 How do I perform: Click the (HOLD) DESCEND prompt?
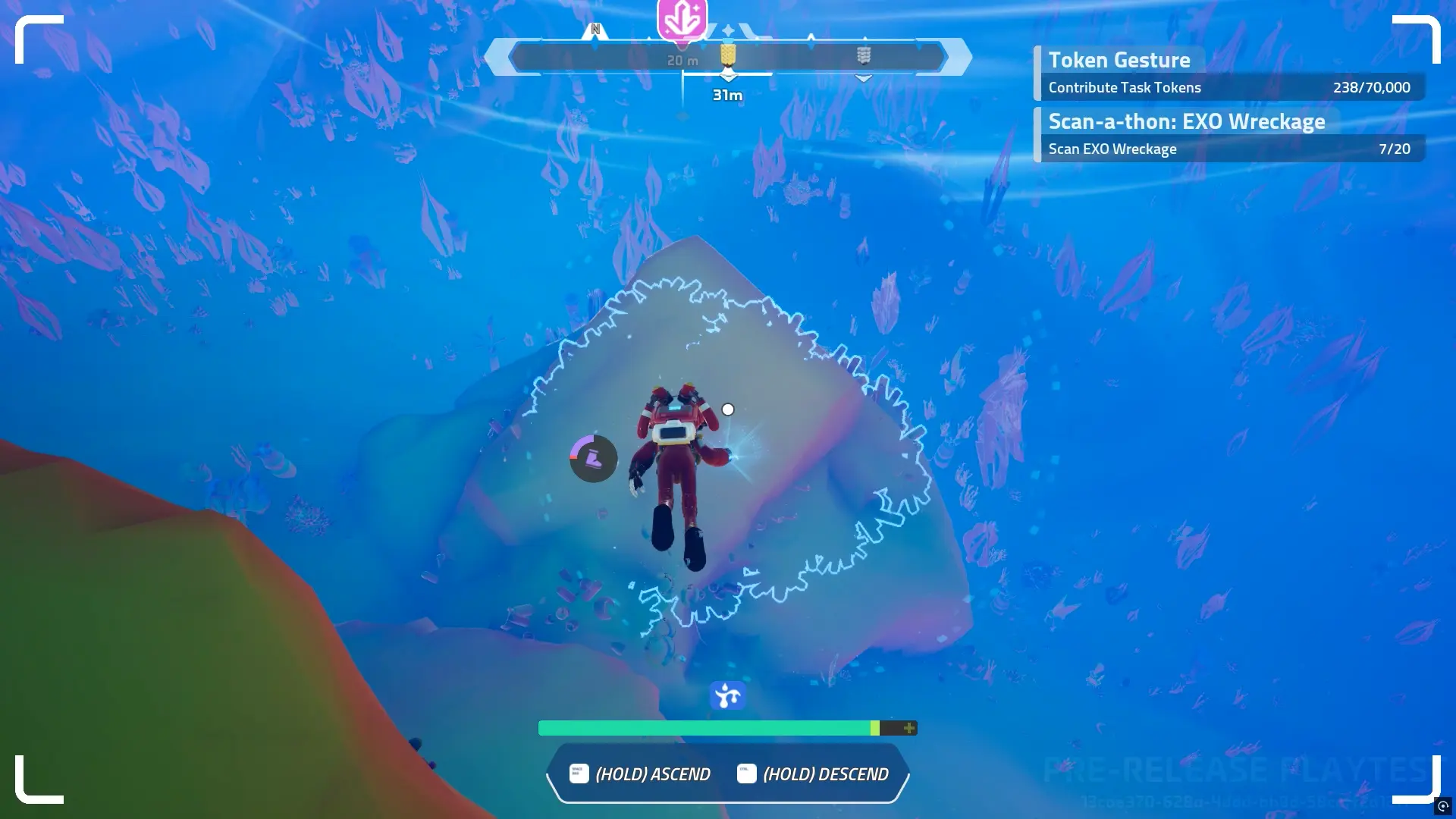pyautogui.click(x=825, y=773)
